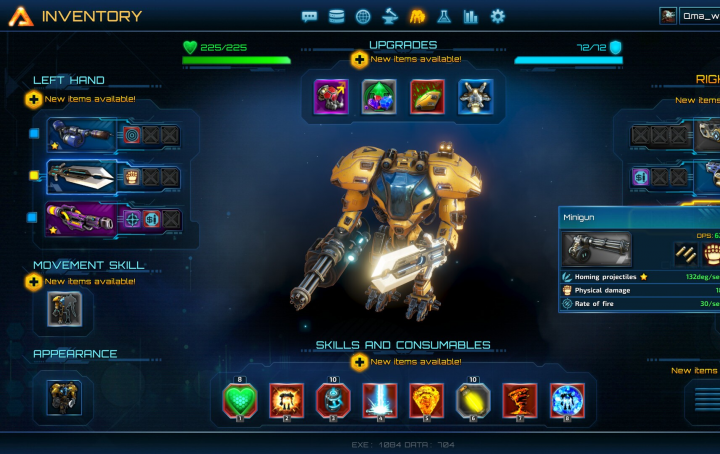Screen dimensions: 720x454
Task: Choose the green heart shield consumable
Action: [240, 401]
